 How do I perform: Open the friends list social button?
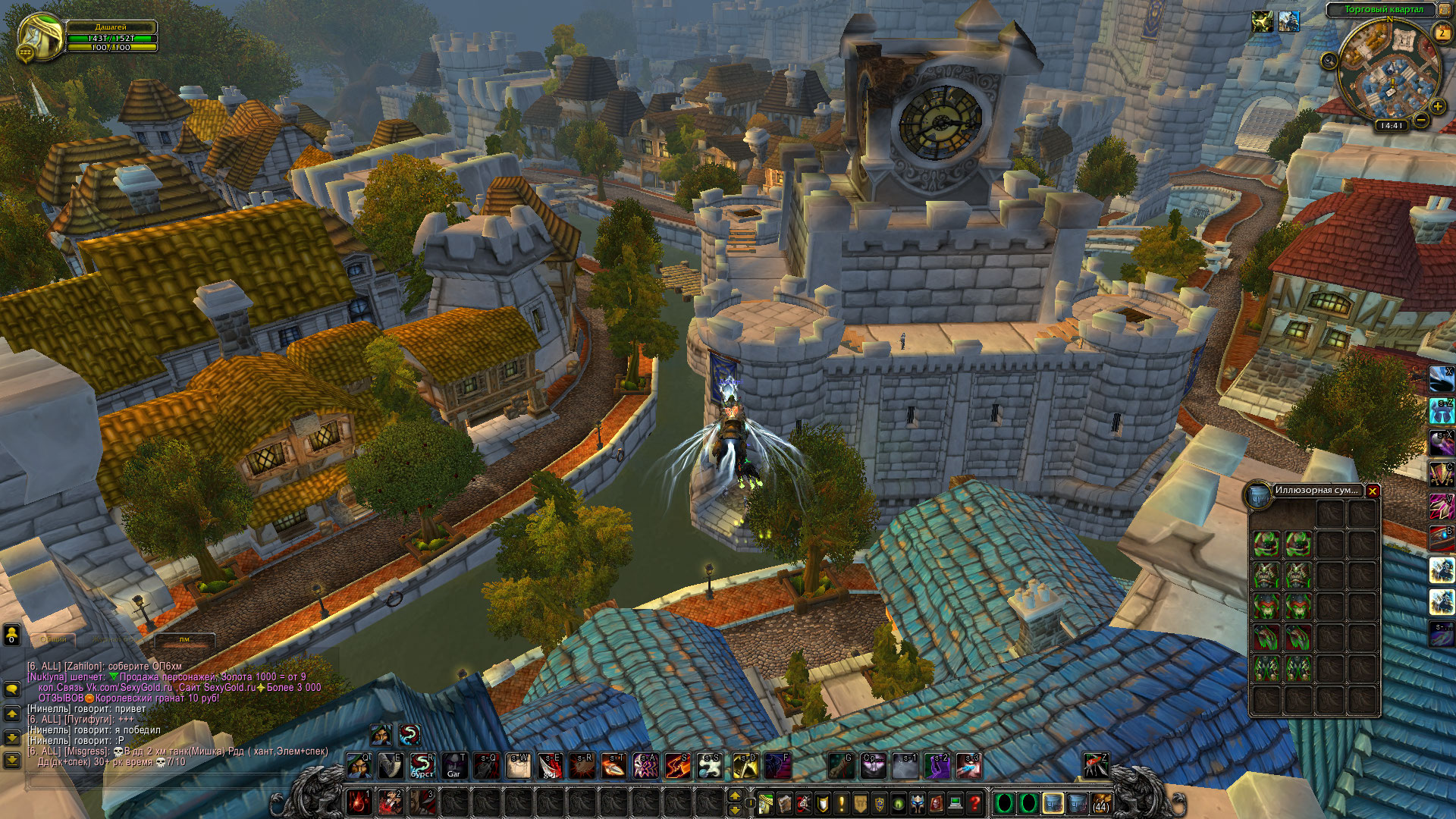pyautogui.click(x=12, y=635)
